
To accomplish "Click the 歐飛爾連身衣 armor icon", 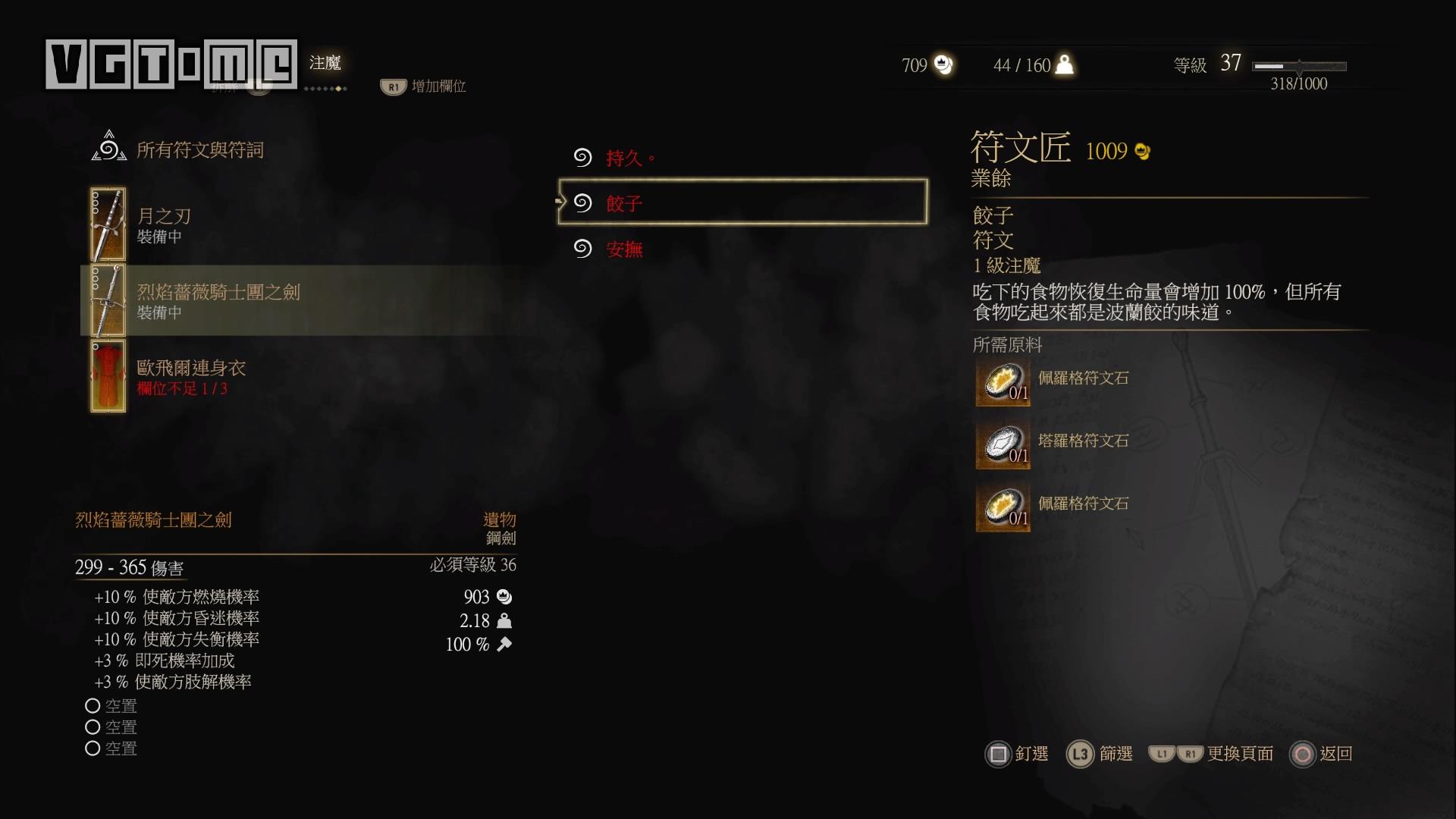I will point(108,377).
